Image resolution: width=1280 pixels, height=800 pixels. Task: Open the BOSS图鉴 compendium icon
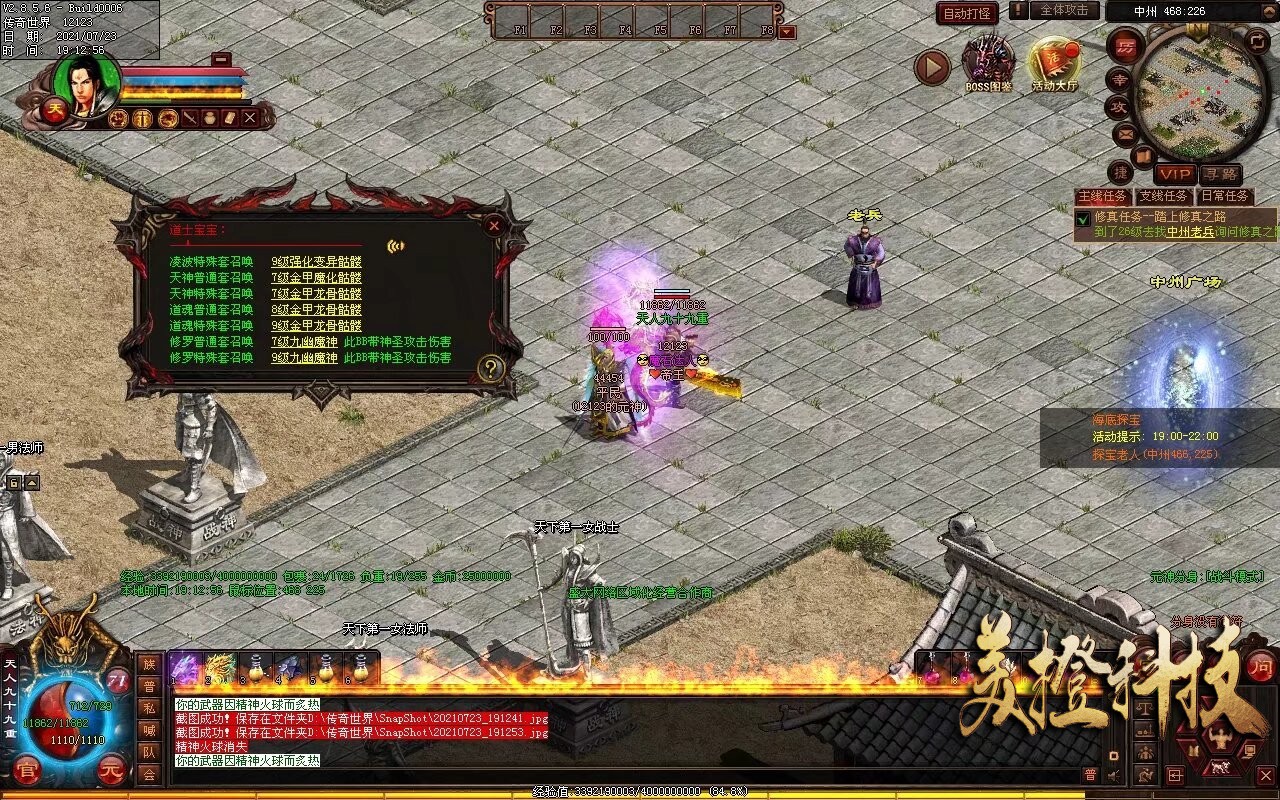989,60
